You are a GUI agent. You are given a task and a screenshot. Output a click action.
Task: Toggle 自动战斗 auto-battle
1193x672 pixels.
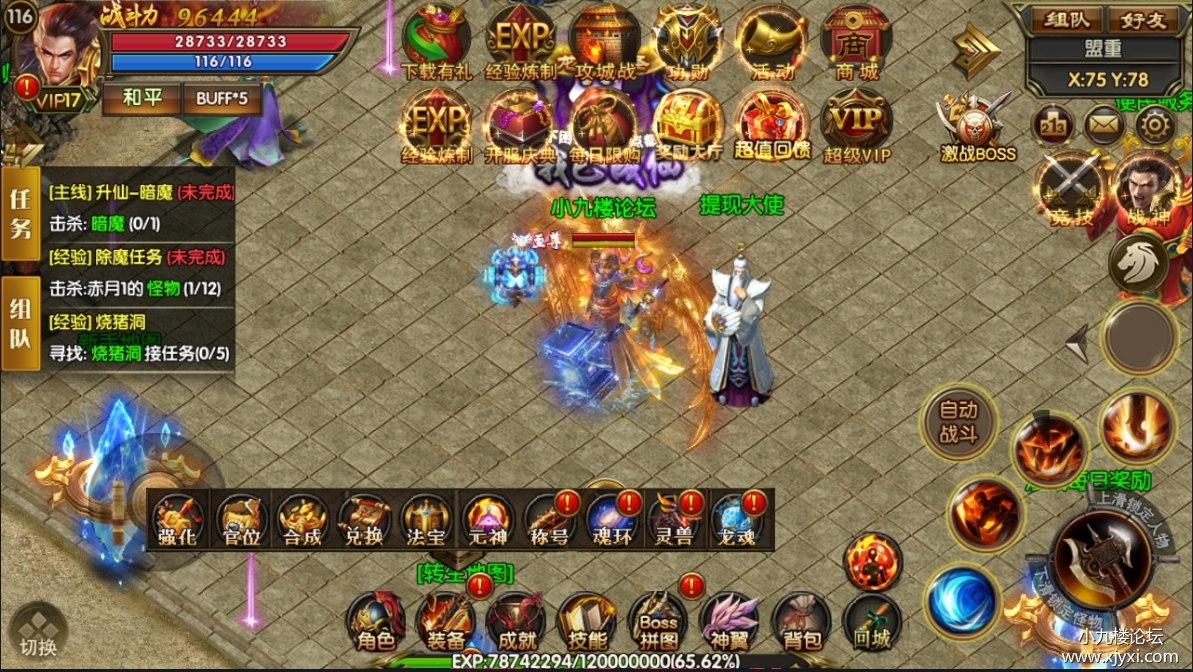(959, 424)
